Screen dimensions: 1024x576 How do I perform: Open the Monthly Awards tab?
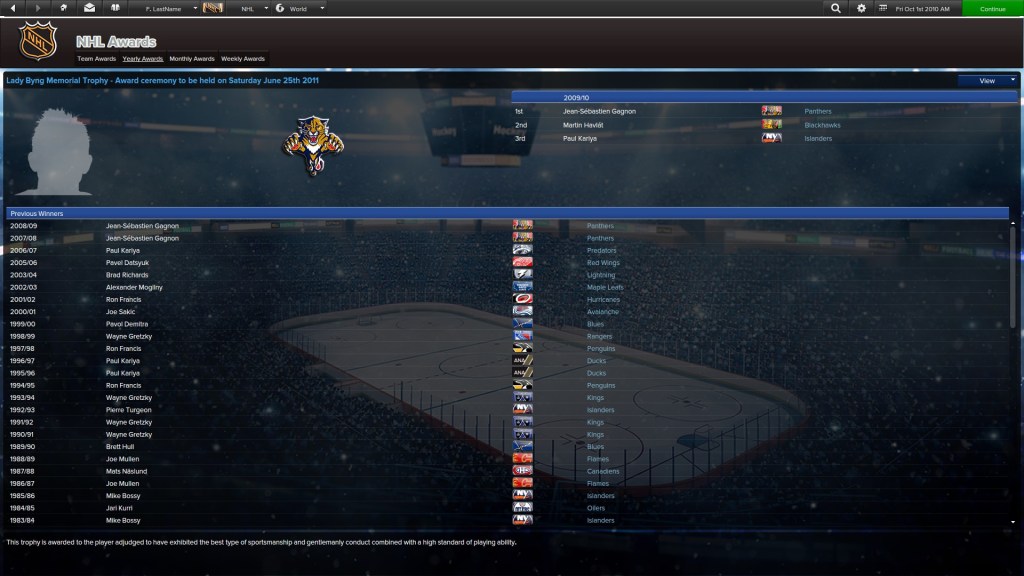pos(192,59)
